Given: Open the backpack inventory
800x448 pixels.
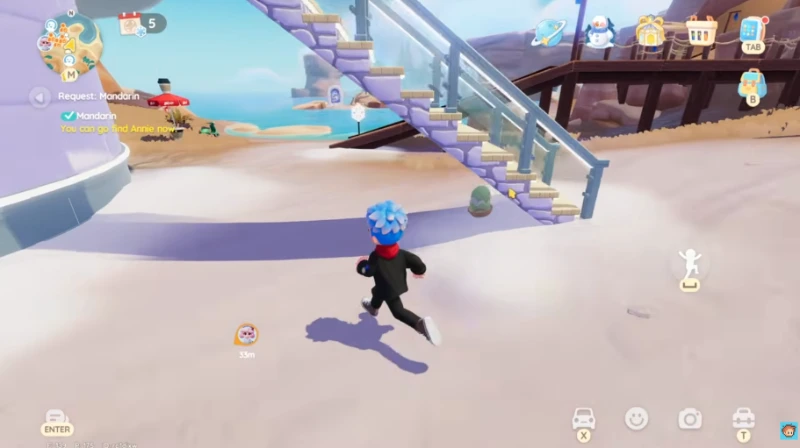Looking at the screenshot, I should pyautogui.click(x=752, y=83).
